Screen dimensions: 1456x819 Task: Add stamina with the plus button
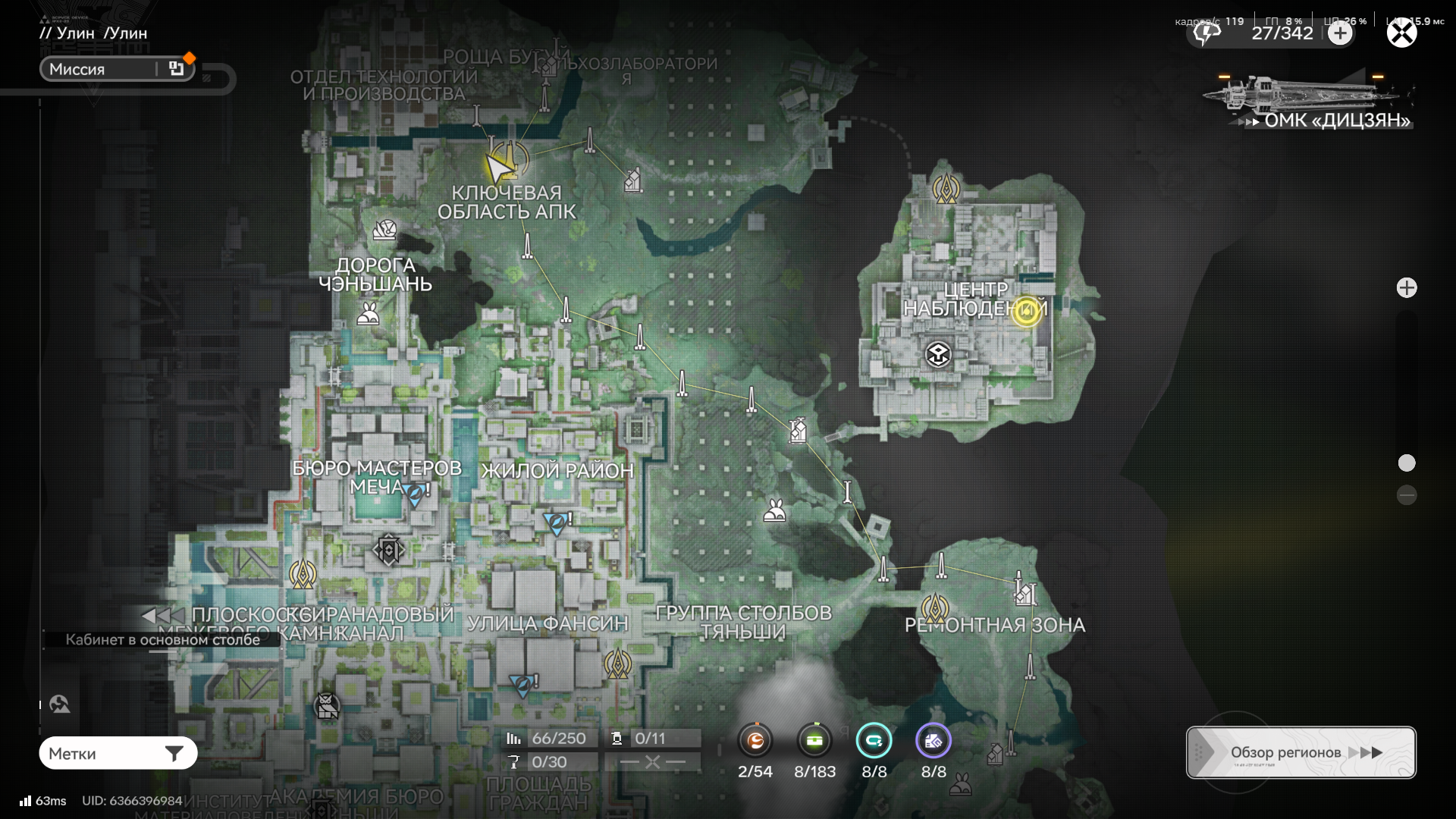(x=1340, y=33)
